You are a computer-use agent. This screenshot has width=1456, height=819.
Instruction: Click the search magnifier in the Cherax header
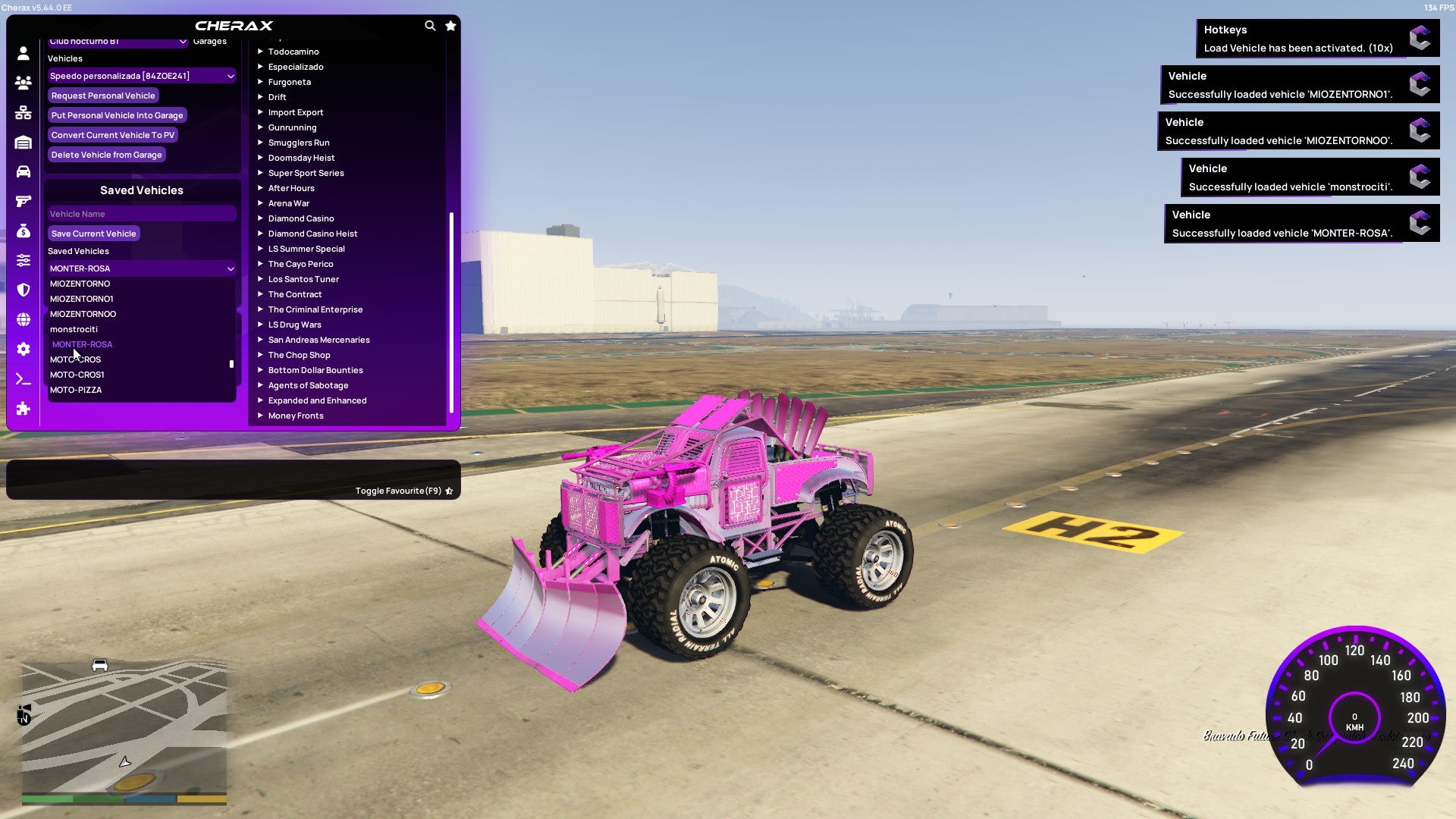(430, 25)
